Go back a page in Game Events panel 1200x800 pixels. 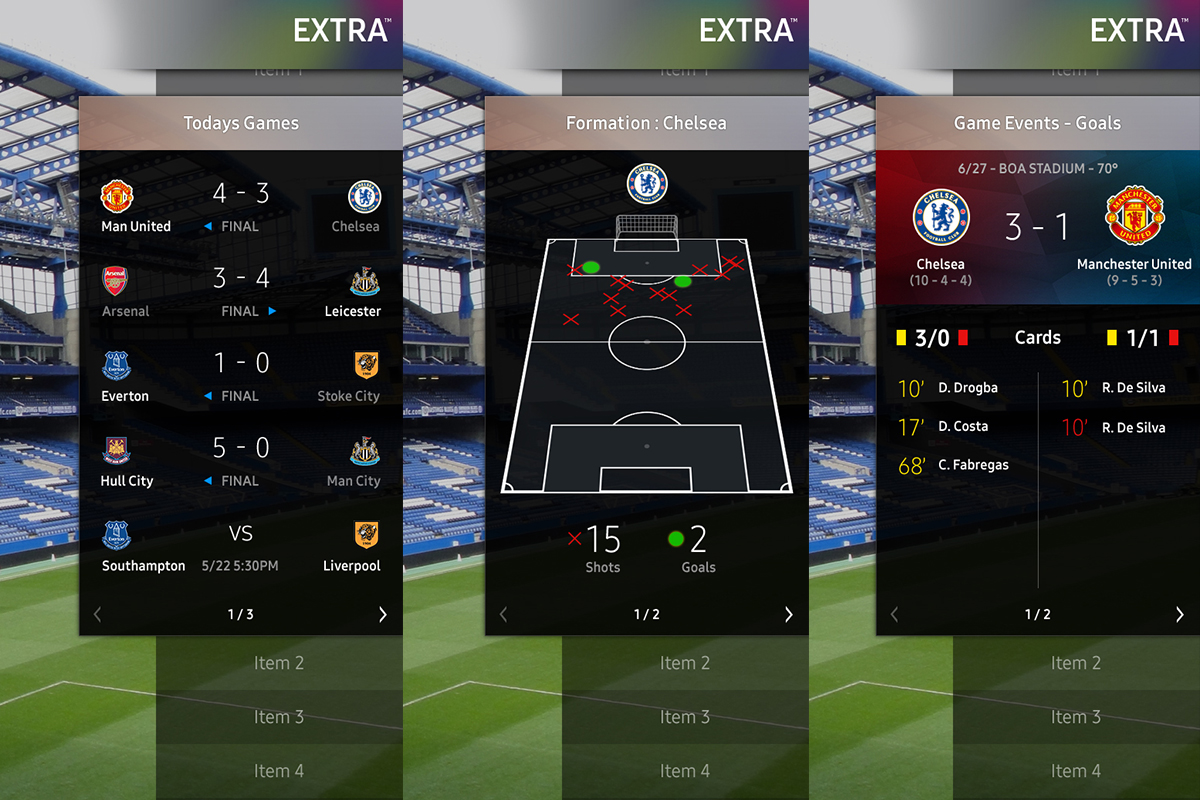894,615
